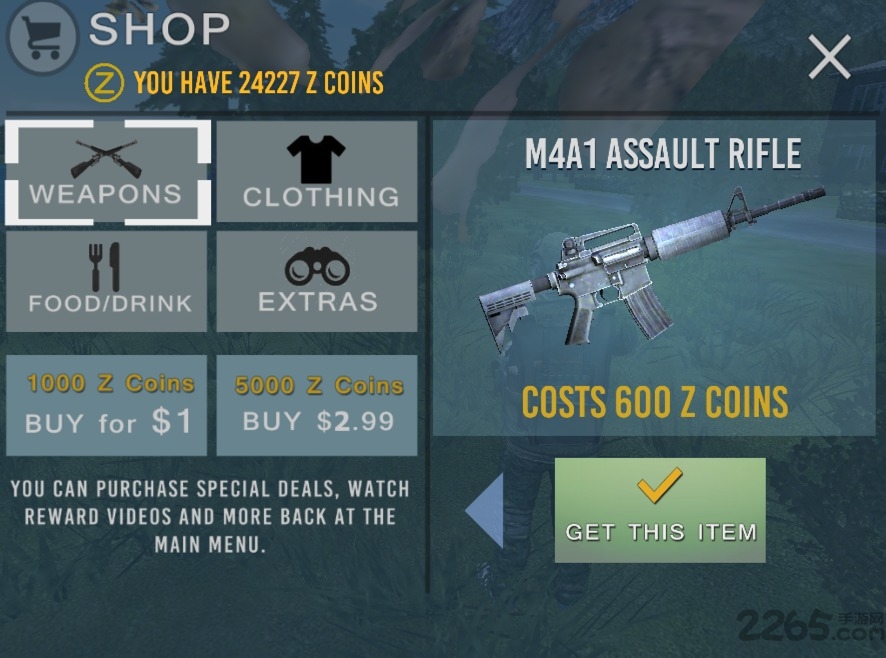Buy 1000 Z Coins for $1

pyautogui.click(x=108, y=405)
